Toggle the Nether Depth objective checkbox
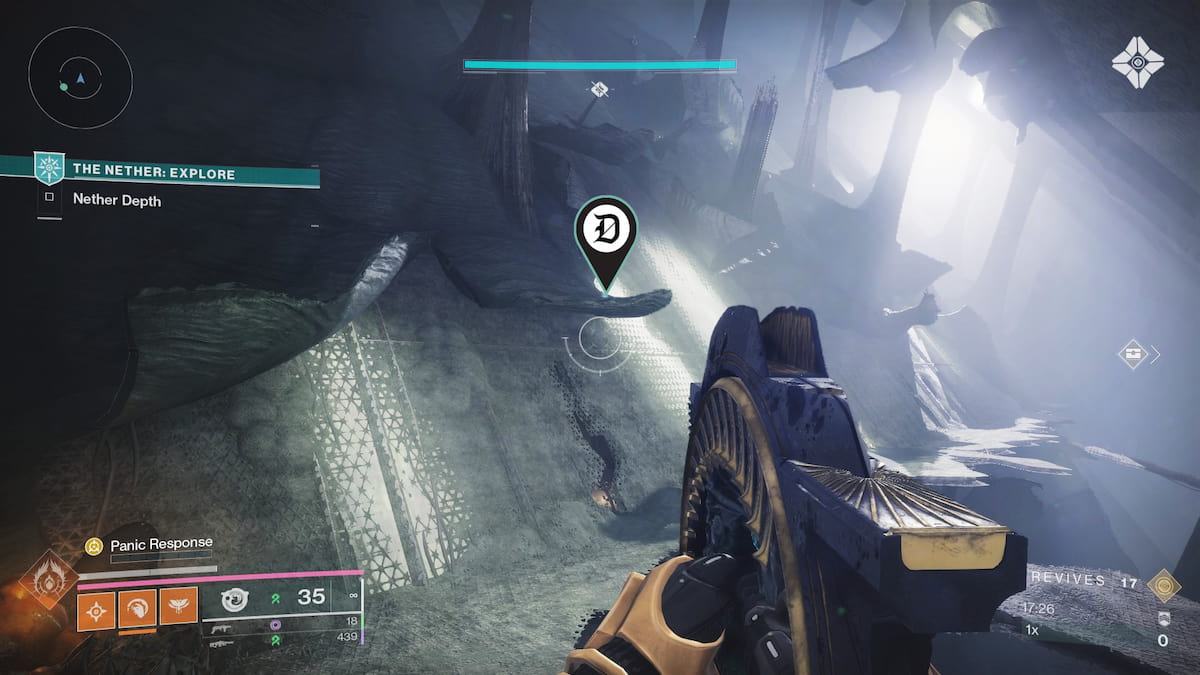The image size is (1200, 675). (49, 200)
